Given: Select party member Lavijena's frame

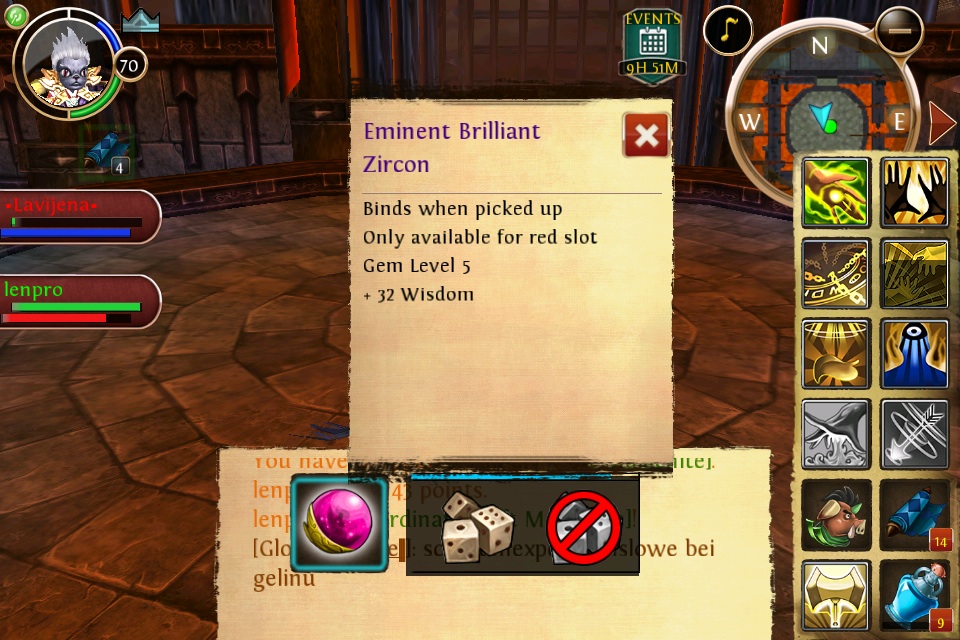Looking at the screenshot, I should (78, 217).
